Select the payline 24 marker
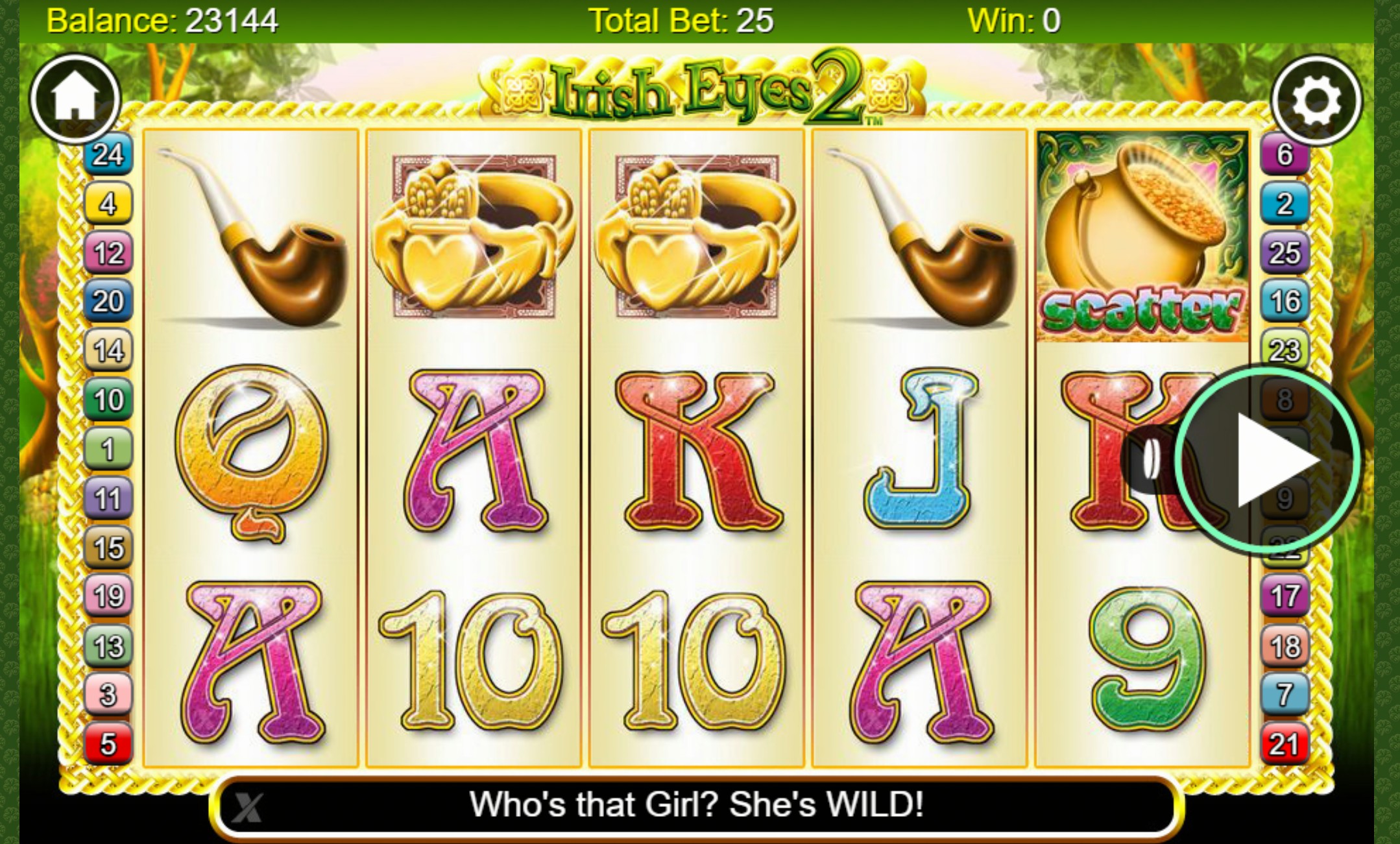This screenshot has width=1400, height=844. click(x=108, y=155)
